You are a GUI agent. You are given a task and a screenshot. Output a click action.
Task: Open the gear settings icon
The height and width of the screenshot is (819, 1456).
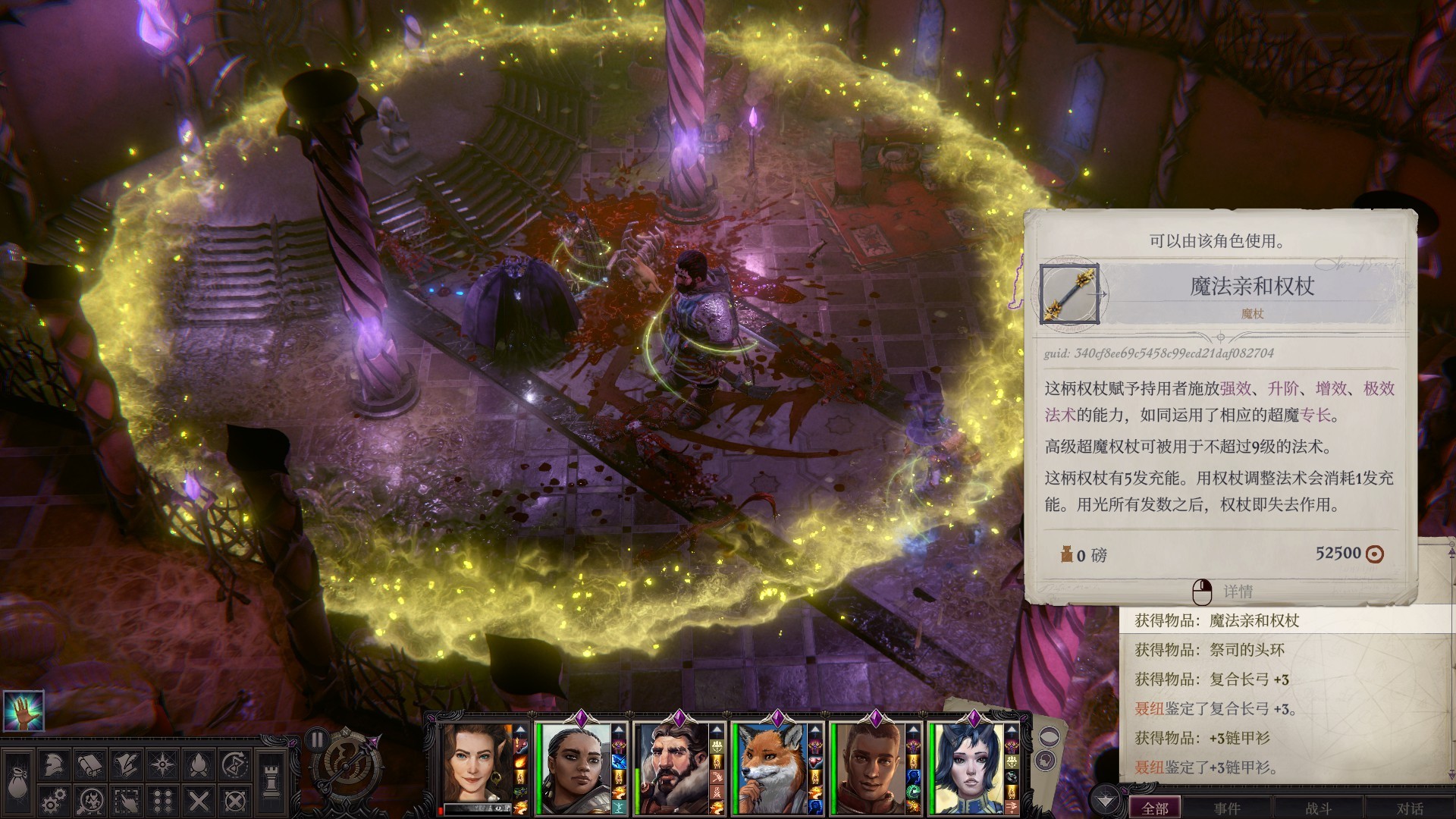pyautogui.click(x=52, y=801)
